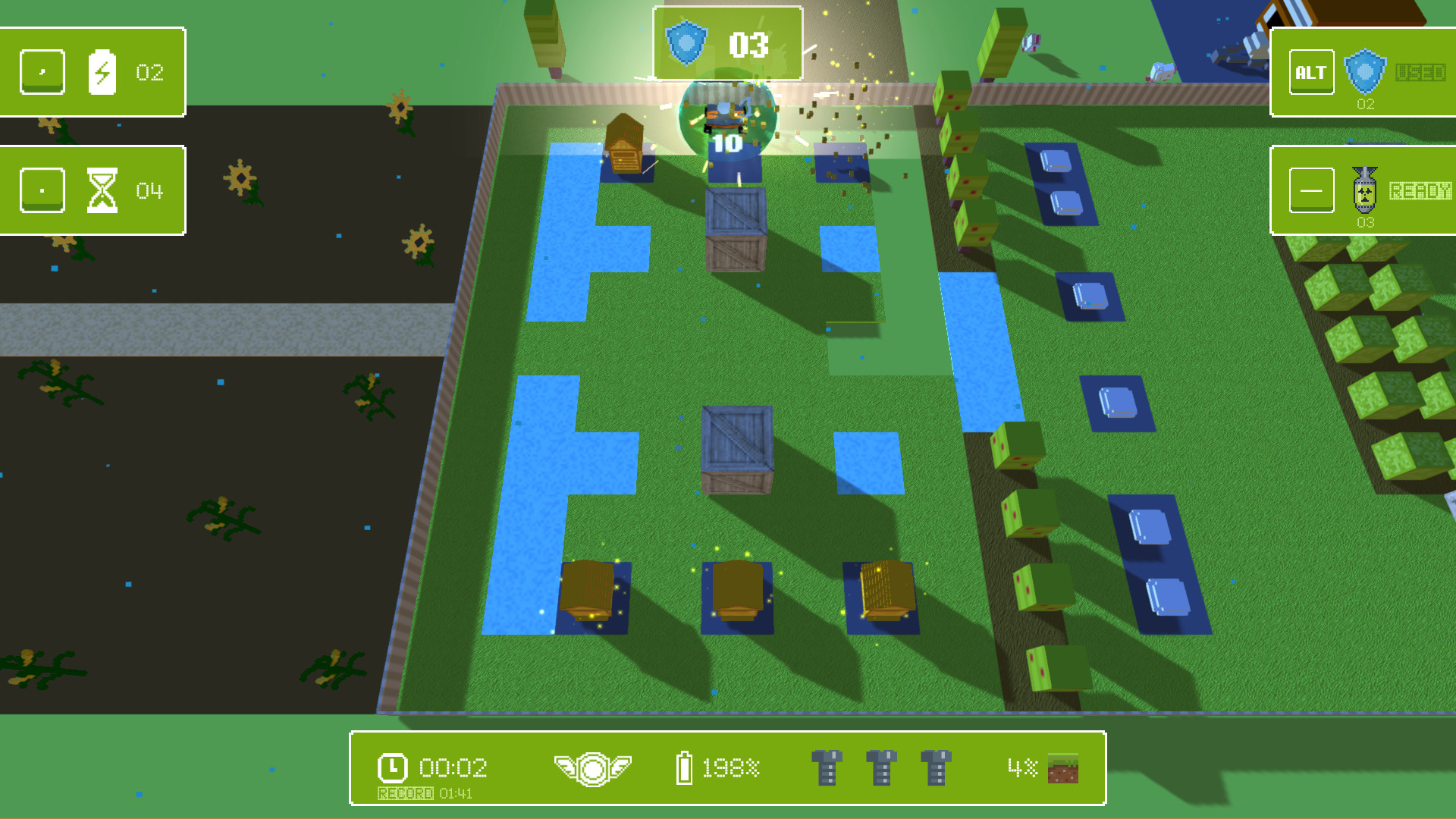The height and width of the screenshot is (819, 1456).
Task: Click the middle bolt icon in bottom bar
Action: 882,767
